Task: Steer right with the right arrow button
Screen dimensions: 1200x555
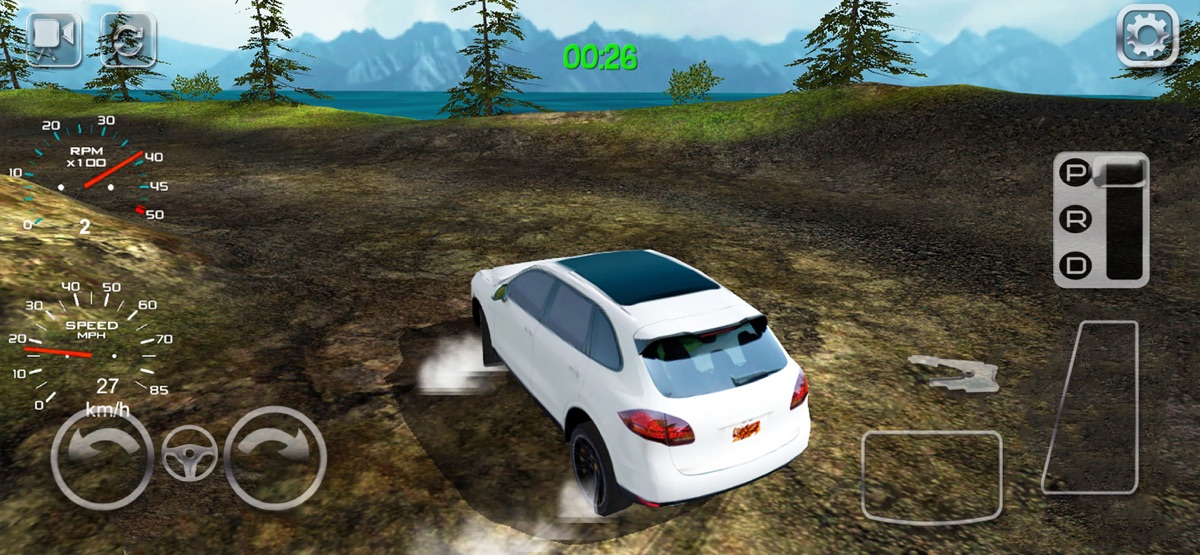Action: click(275, 458)
